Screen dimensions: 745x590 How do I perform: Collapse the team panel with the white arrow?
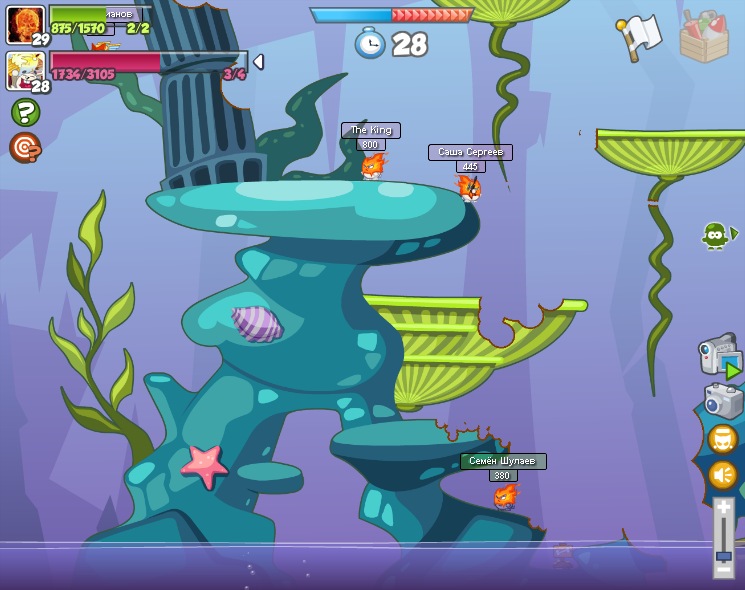258,62
